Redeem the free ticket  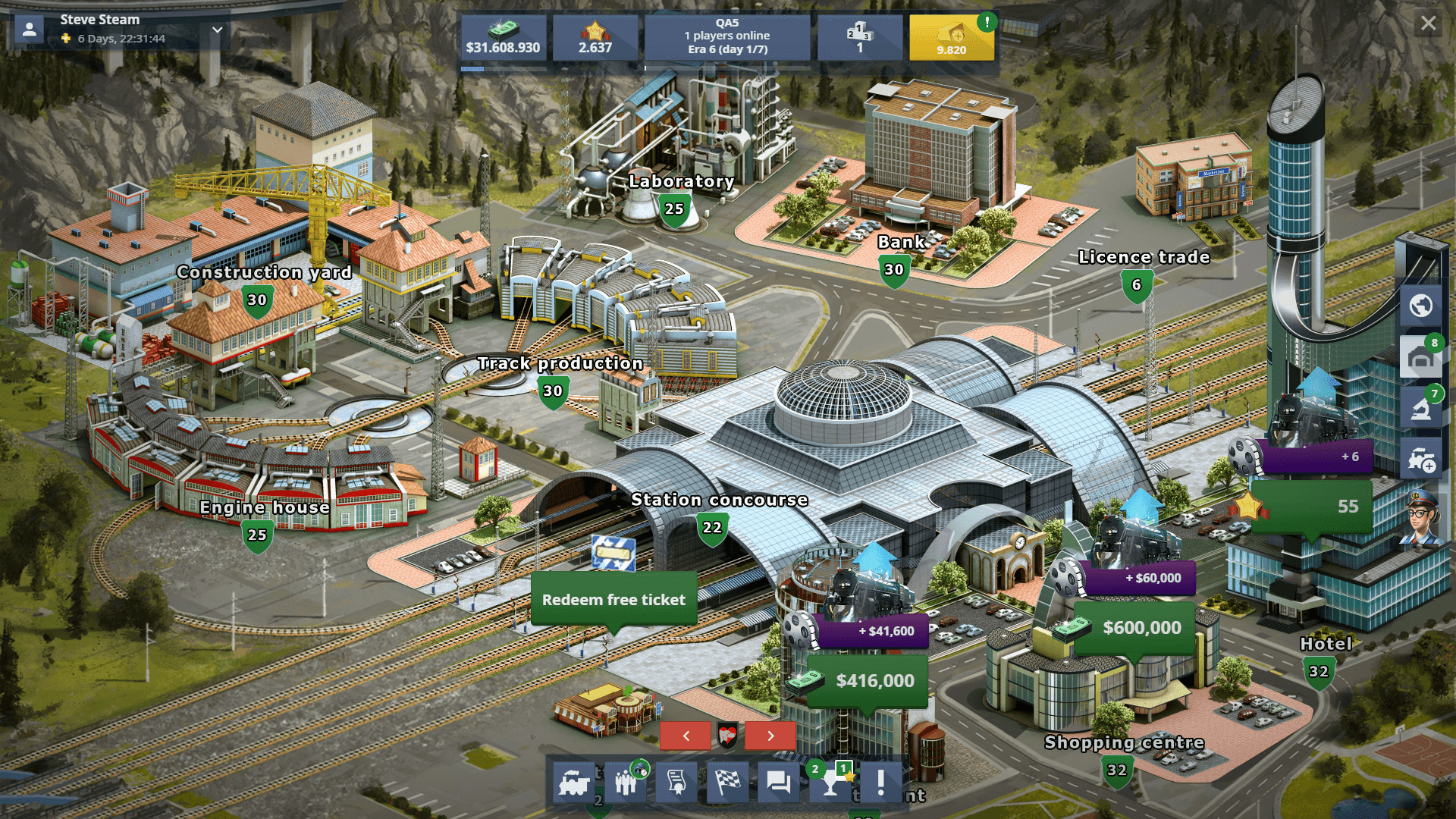pos(613,599)
